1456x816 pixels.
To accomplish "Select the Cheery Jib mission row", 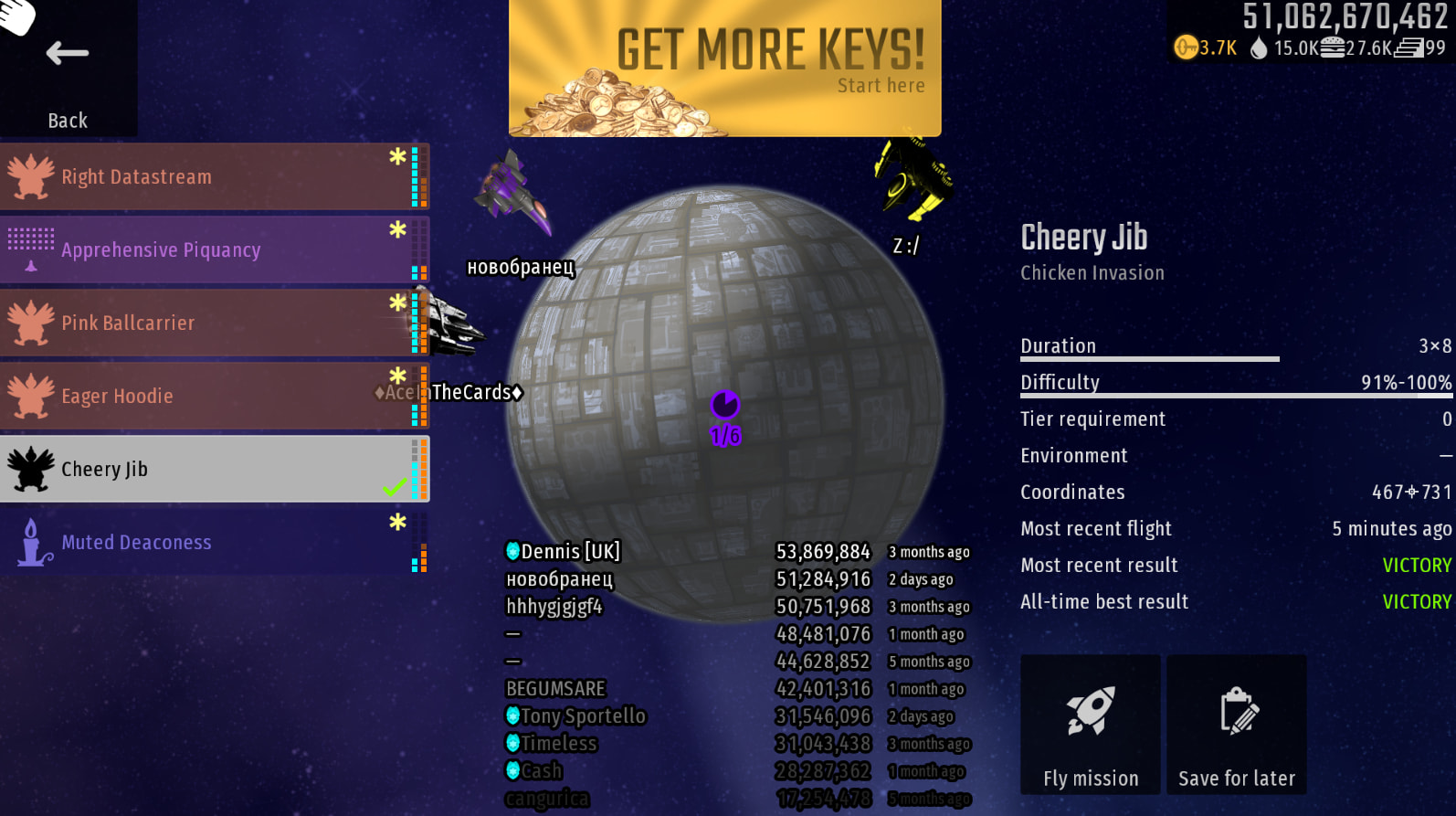I will click(x=210, y=469).
